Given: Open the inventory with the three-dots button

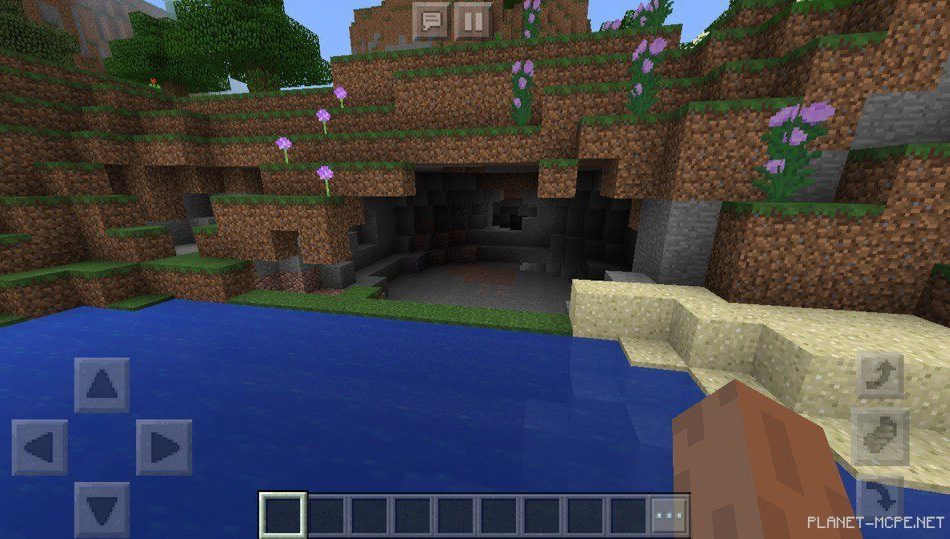Looking at the screenshot, I should pos(669,515).
